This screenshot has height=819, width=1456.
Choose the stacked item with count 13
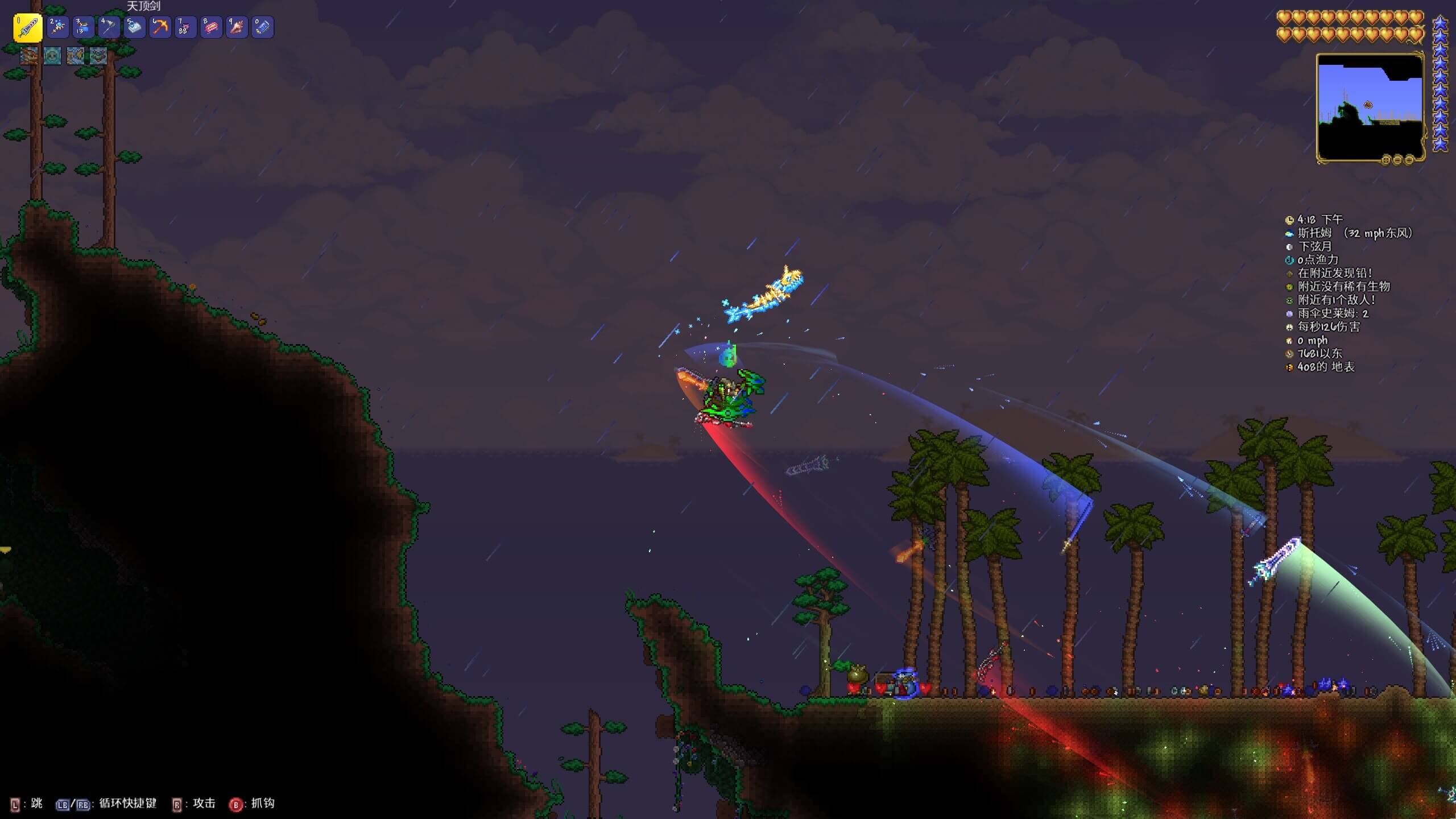click(x=83, y=27)
